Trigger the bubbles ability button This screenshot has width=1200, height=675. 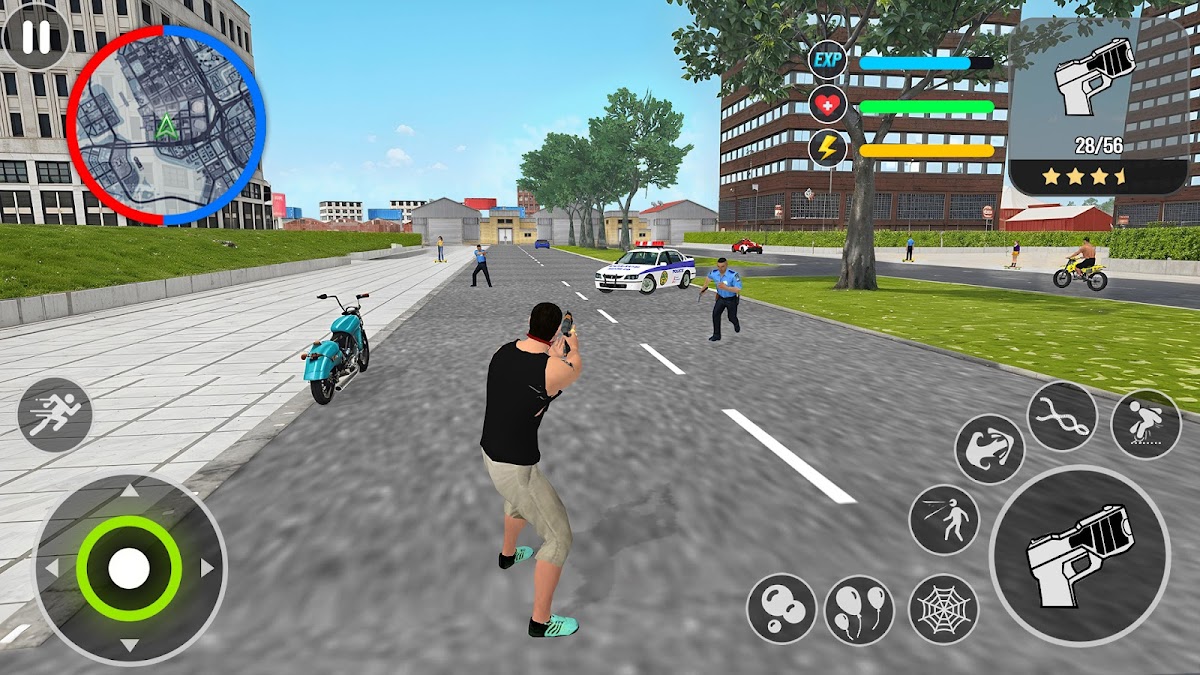781,608
